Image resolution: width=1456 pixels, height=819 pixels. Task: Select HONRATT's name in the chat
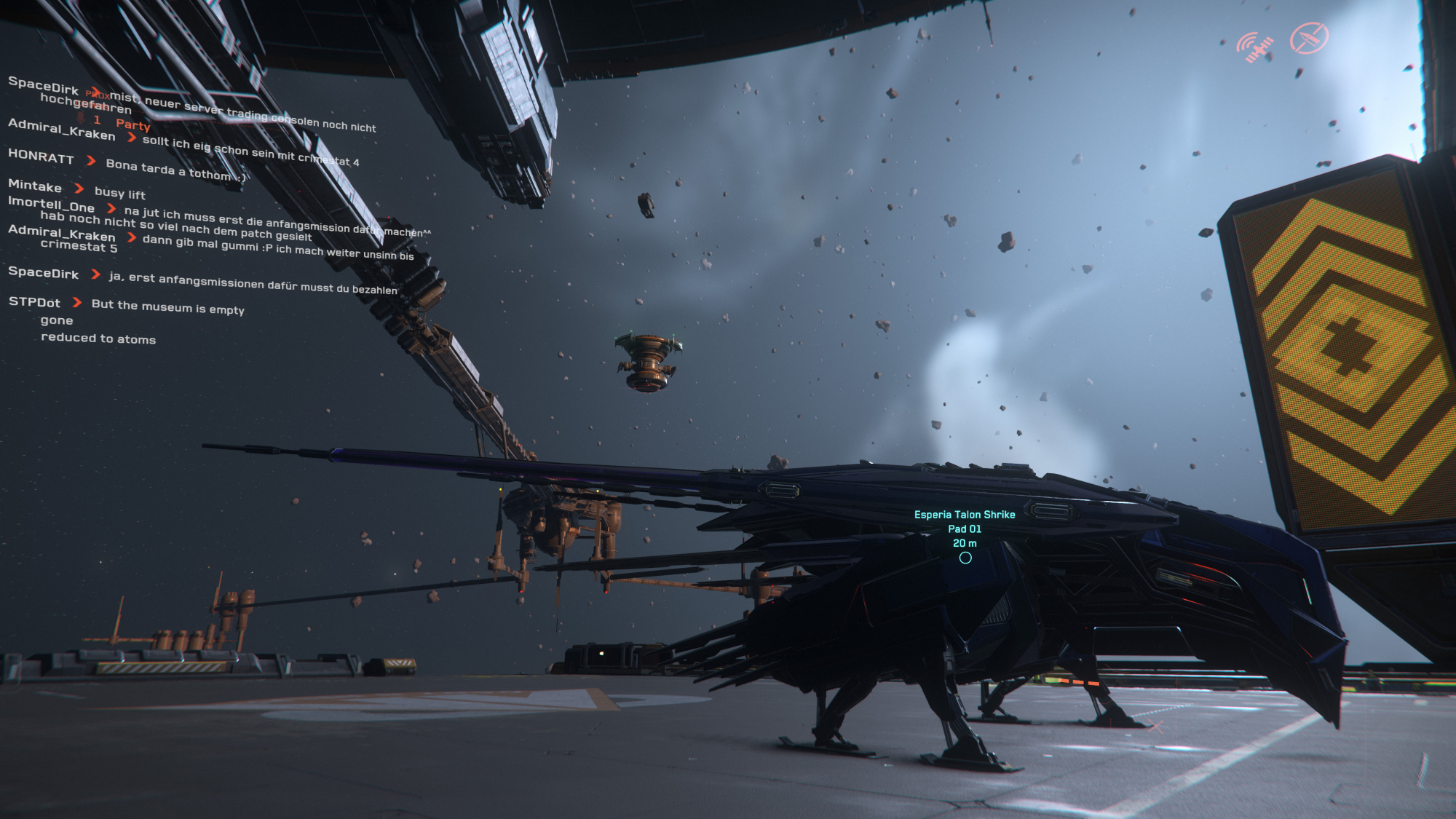41,157
